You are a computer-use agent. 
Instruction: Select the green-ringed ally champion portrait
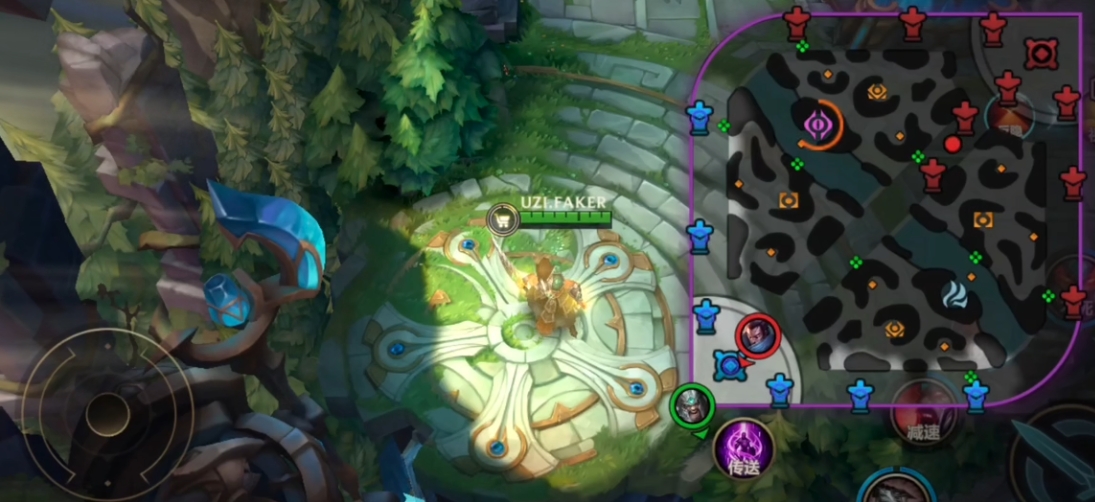(x=692, y=405)
